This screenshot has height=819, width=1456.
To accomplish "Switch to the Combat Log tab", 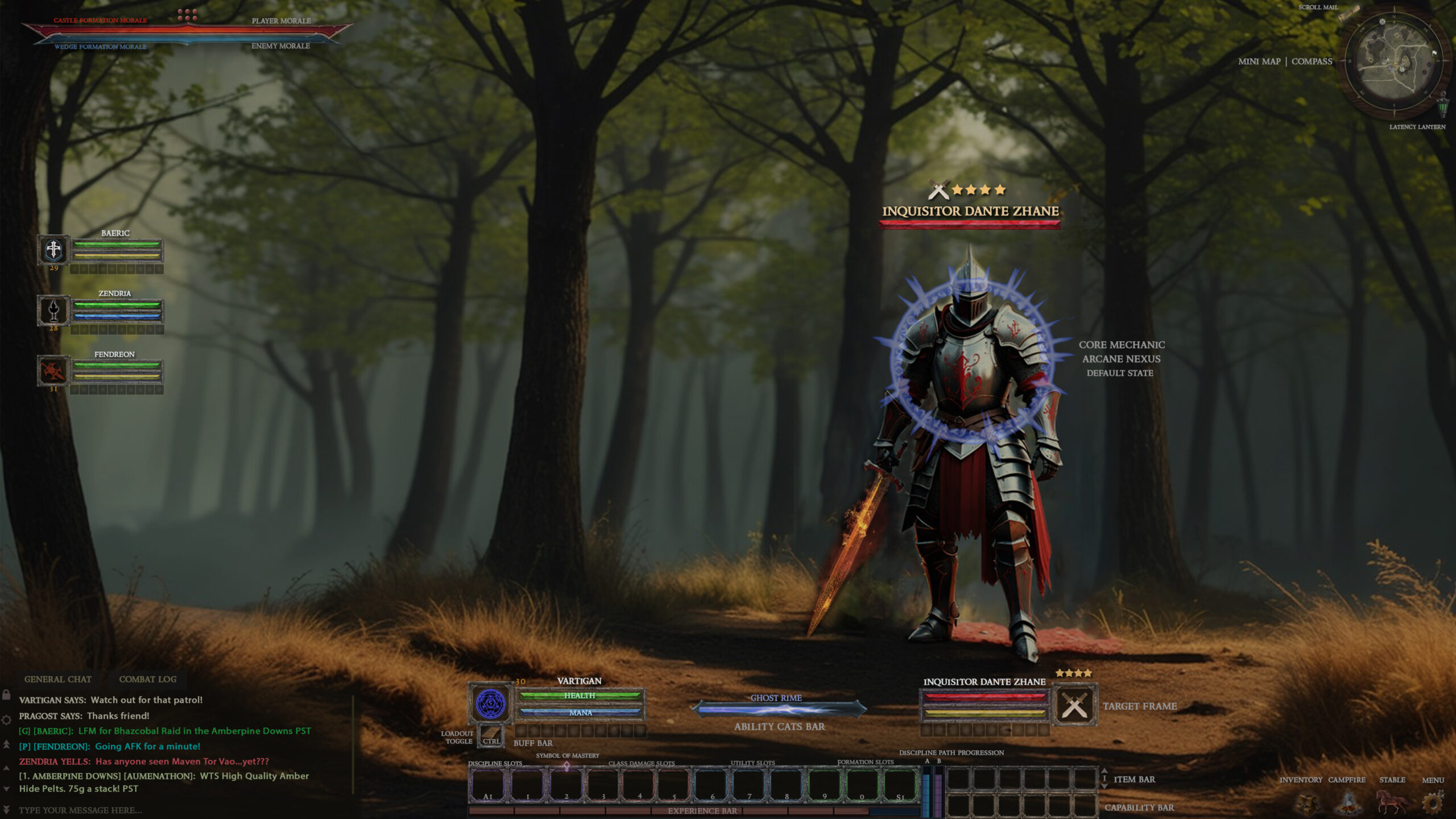I will 147,679.
